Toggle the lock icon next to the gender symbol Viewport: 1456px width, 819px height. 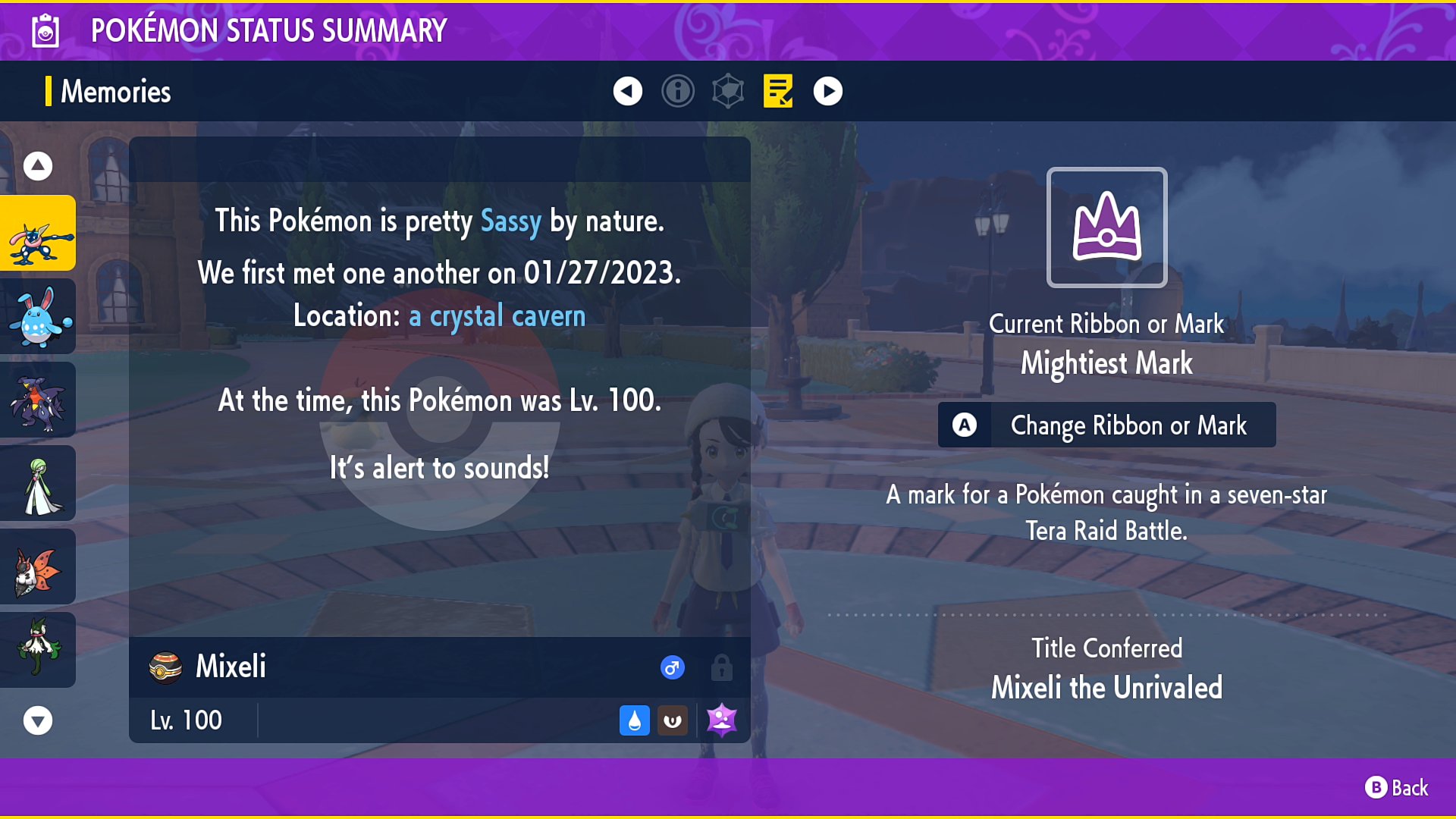[721, 668]
